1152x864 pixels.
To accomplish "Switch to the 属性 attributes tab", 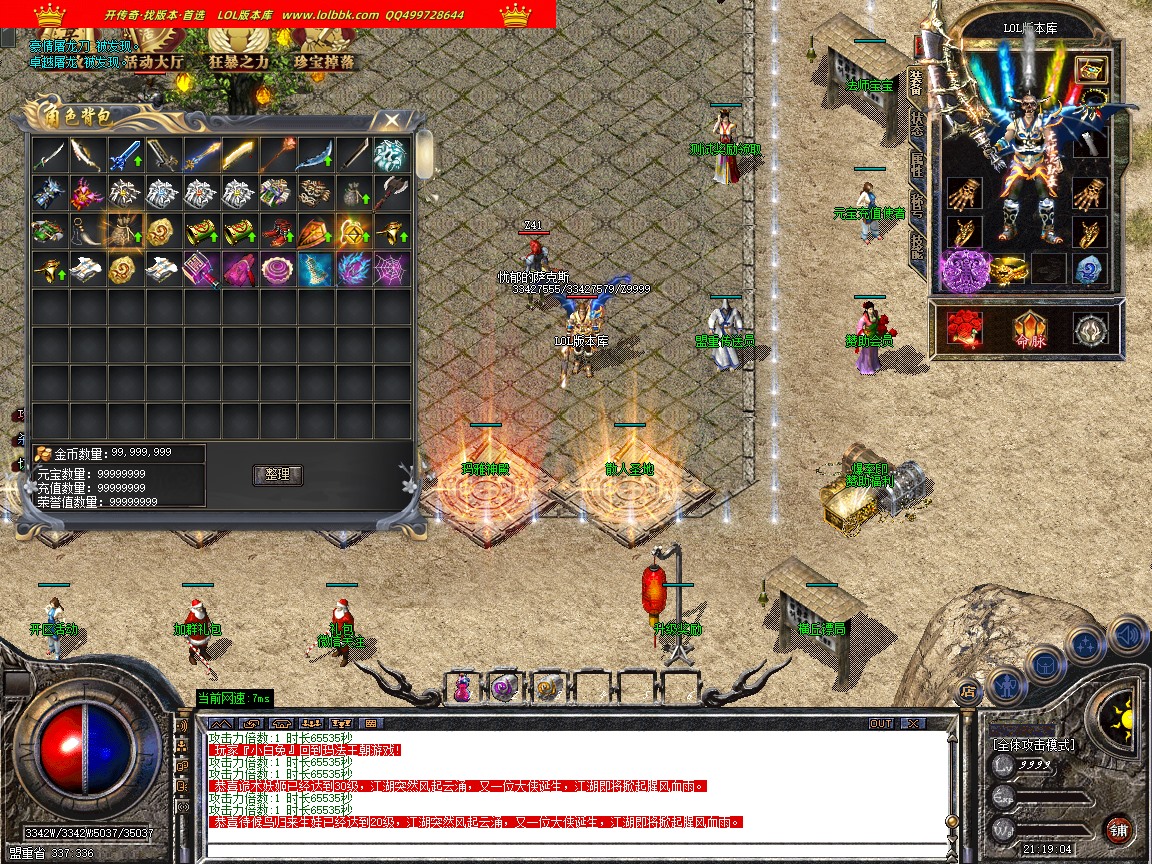I will point(916,163).
